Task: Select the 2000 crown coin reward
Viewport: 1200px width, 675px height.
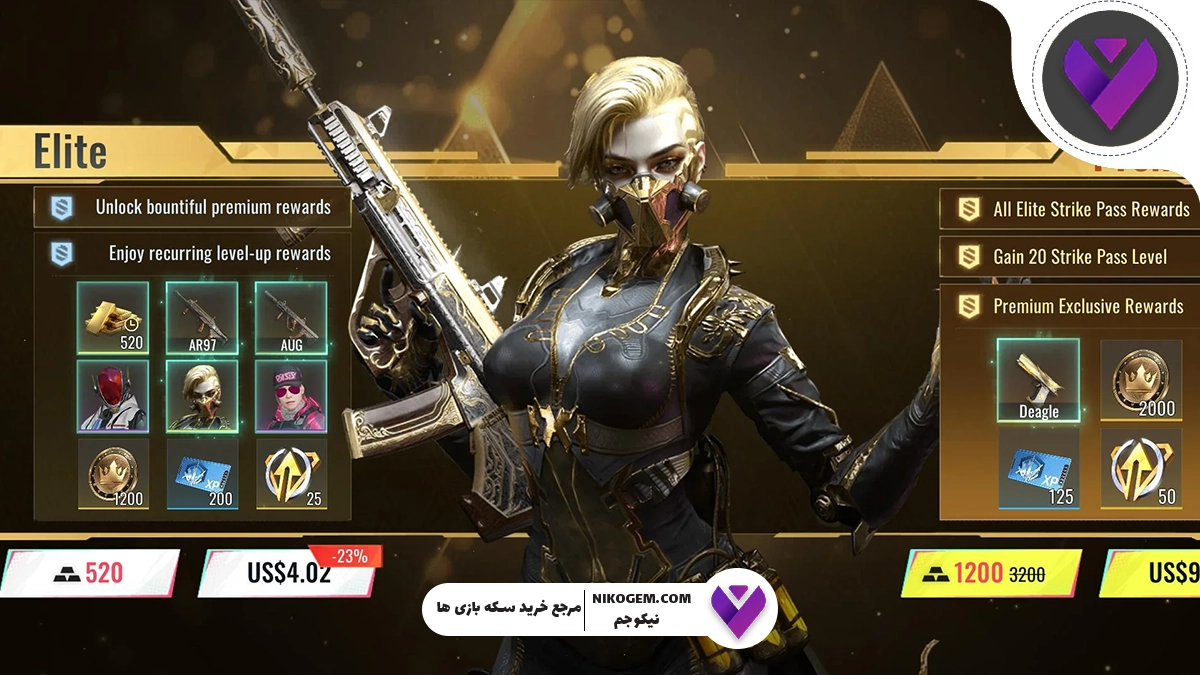Action: pos(1141,380)
